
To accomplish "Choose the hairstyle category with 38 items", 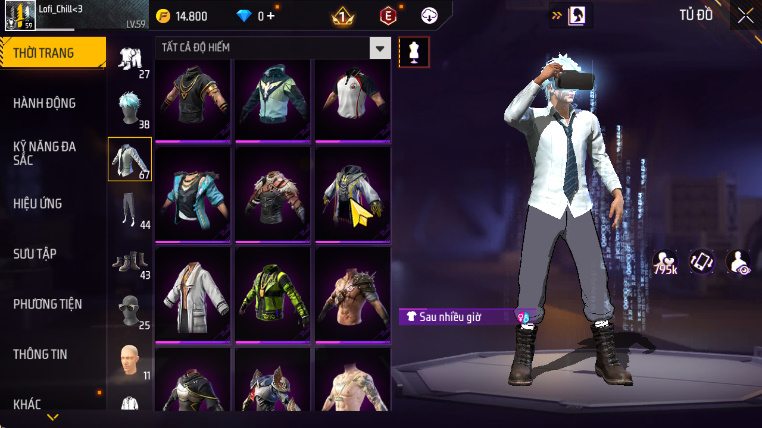I will click(129, 108).
